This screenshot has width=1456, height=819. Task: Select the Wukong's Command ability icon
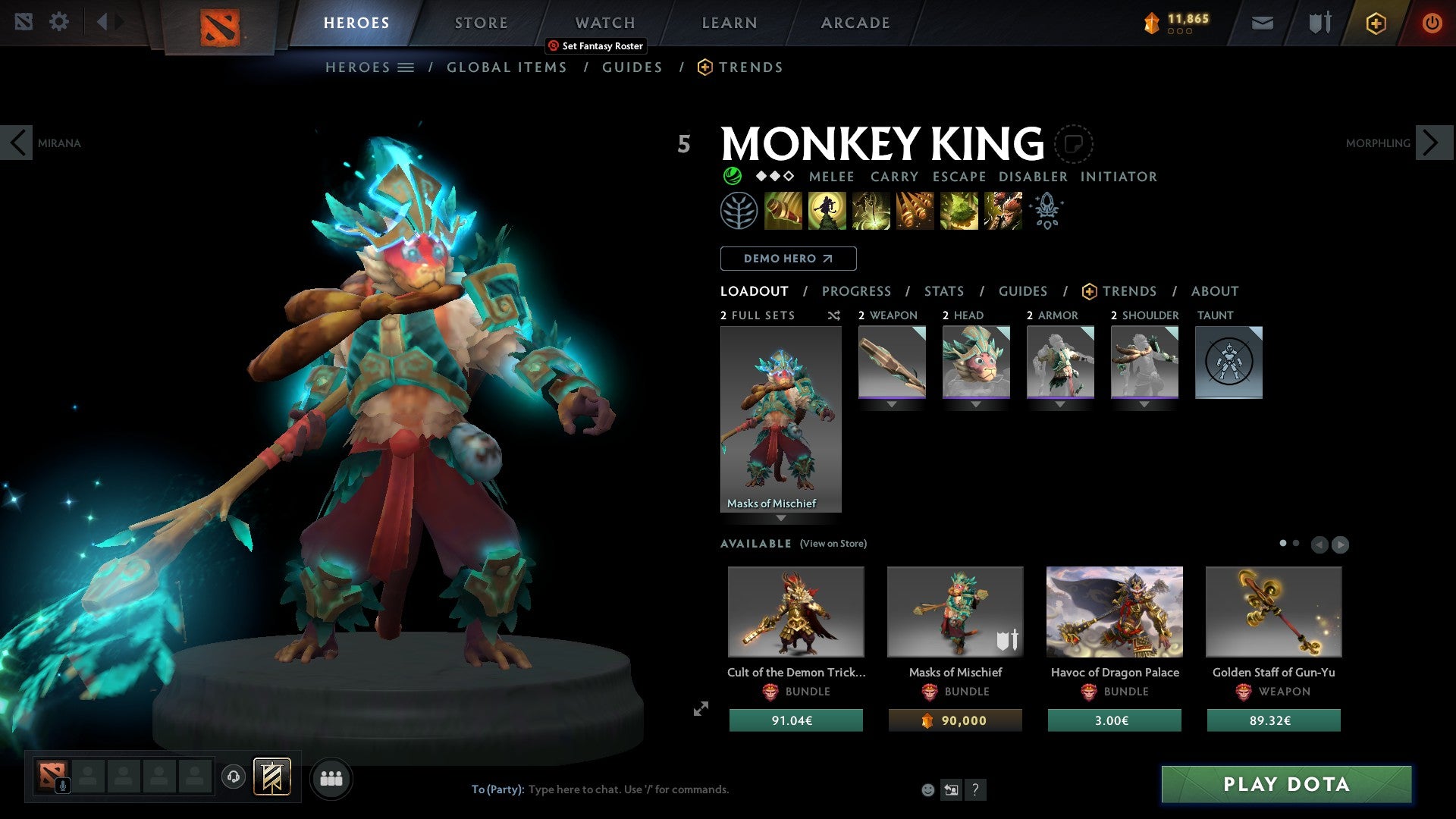click(1001, 210)
